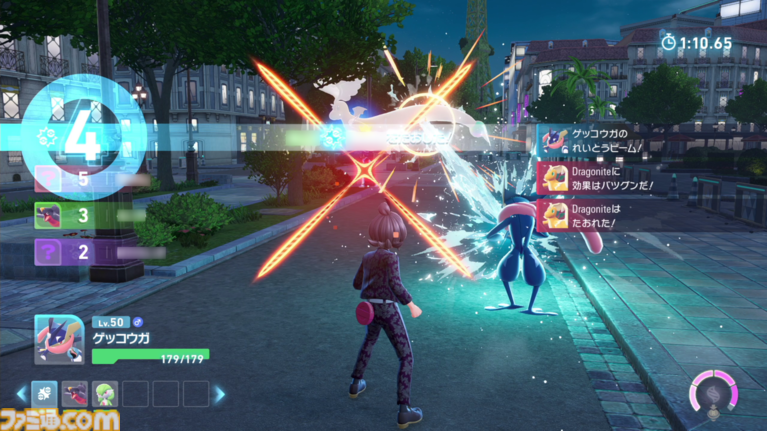
Task: Select the green ranking entry with 3 points
Action: point(49,215)
